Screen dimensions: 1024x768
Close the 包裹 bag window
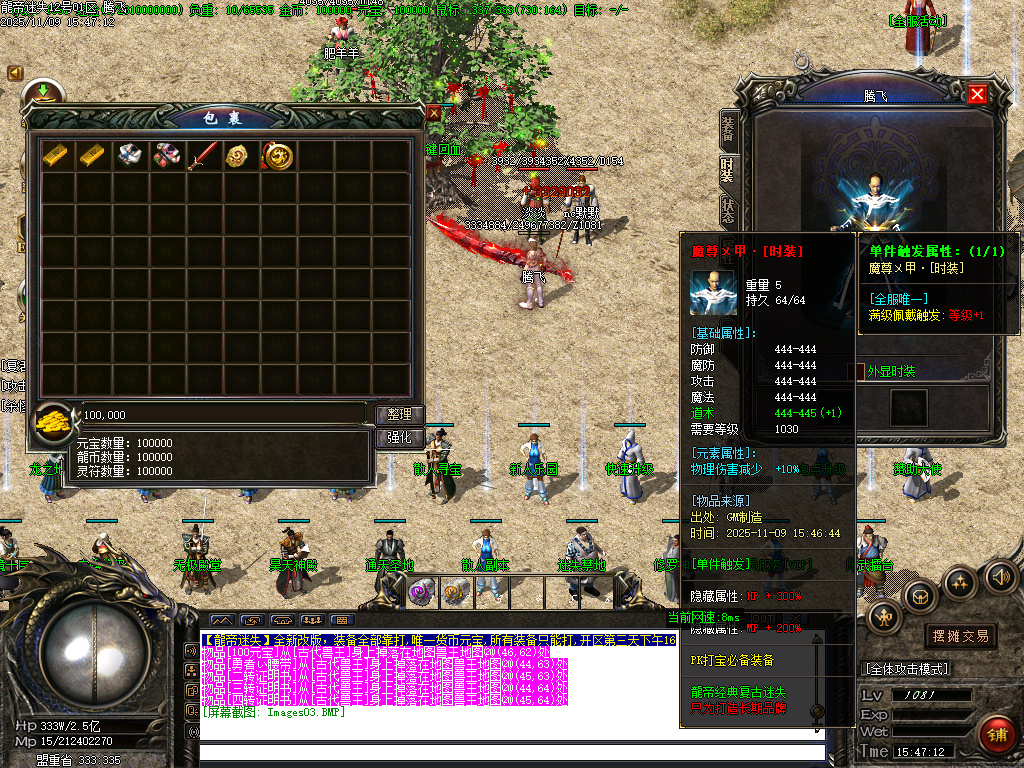coord(434,113)
